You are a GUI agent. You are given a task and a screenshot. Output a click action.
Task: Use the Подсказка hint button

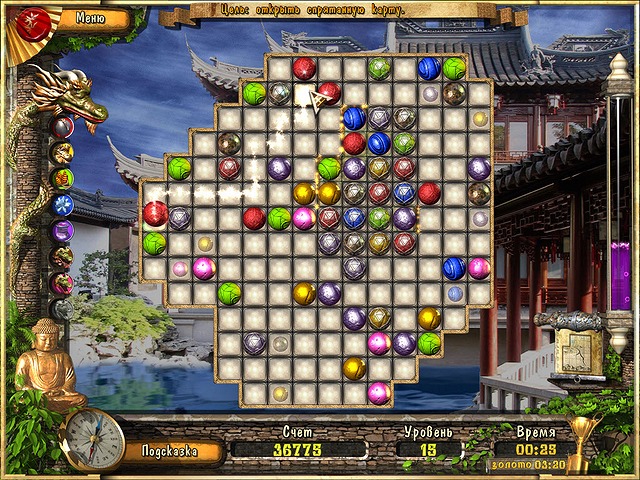point(167,451)
